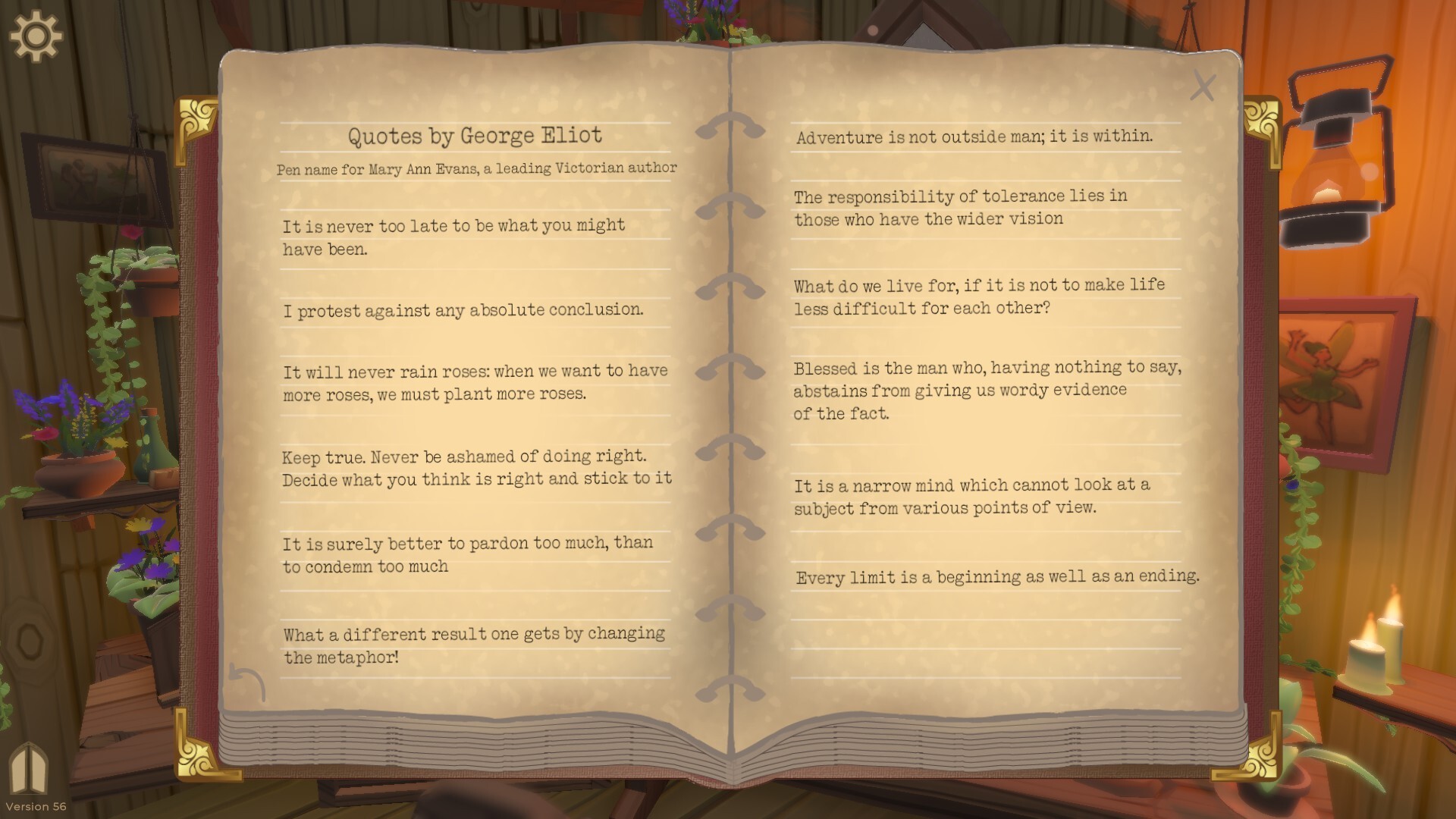Close the quote book with the X

[1204, 86]
